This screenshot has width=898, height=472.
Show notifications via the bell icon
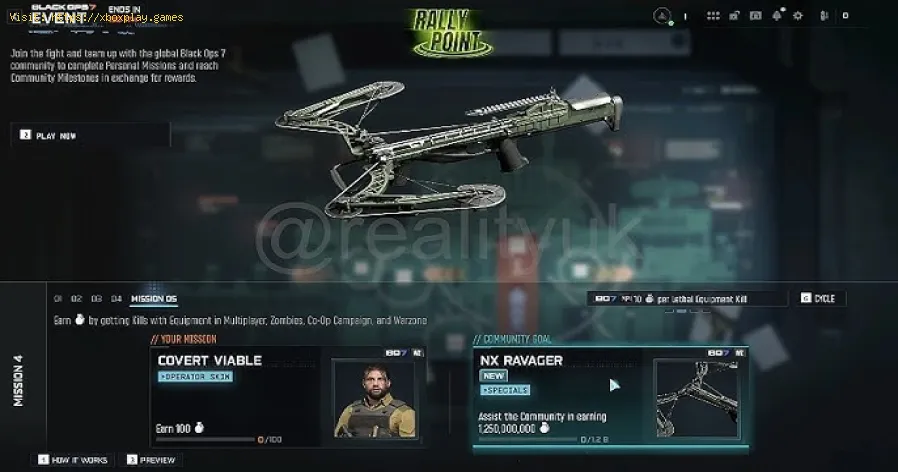777,16
